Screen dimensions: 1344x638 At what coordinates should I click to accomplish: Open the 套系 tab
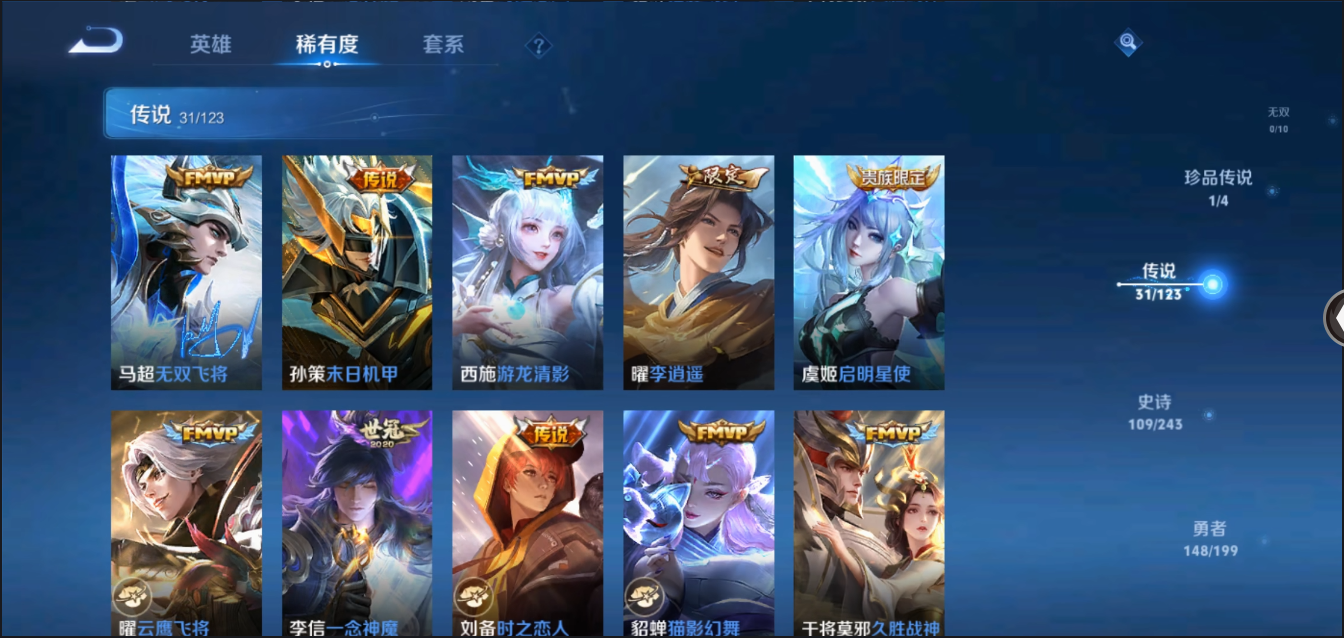[x=443, y=45]
